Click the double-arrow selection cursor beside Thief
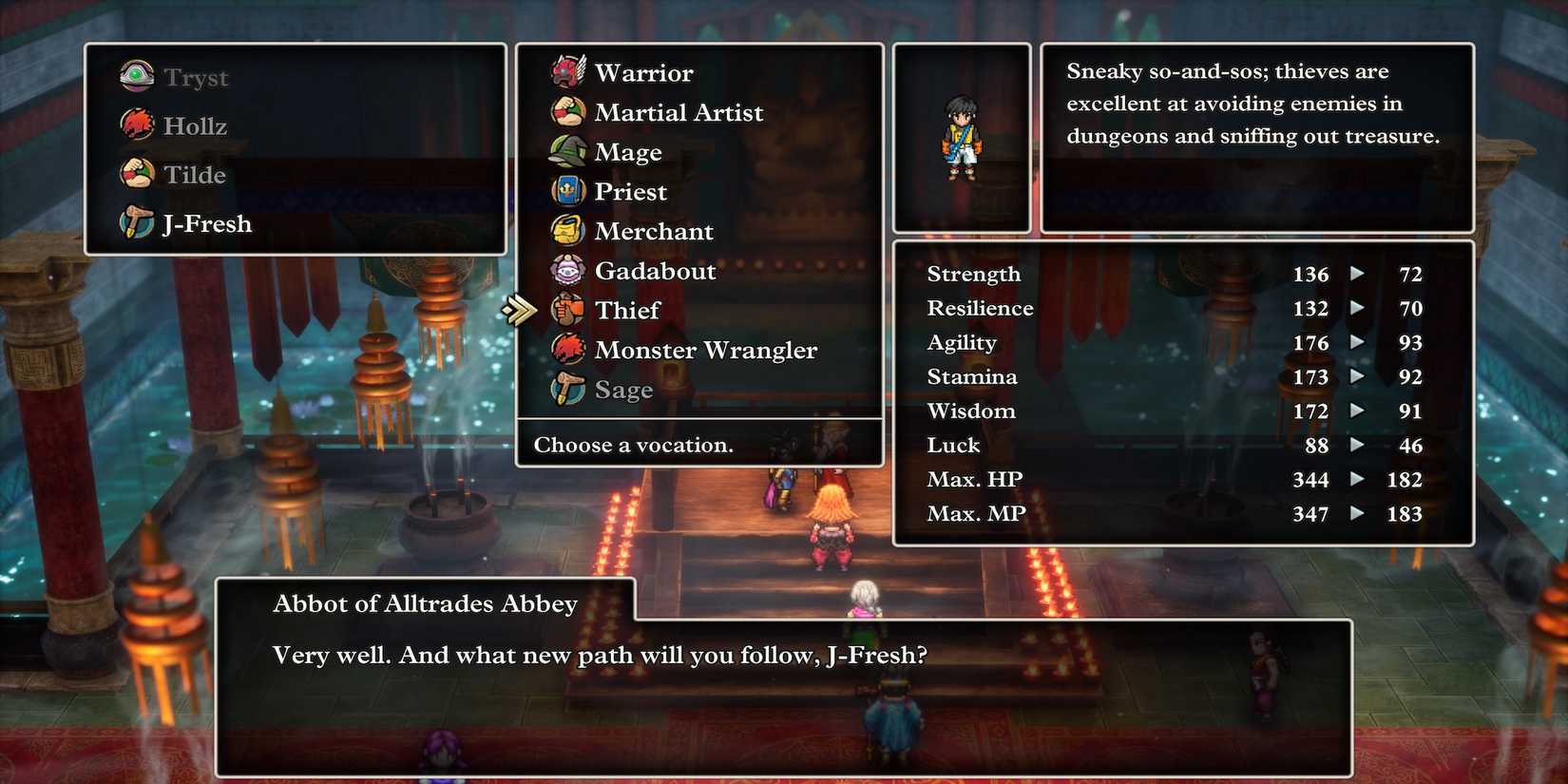1568x784 pixels. pyautogui.click(x=520, y=310)
